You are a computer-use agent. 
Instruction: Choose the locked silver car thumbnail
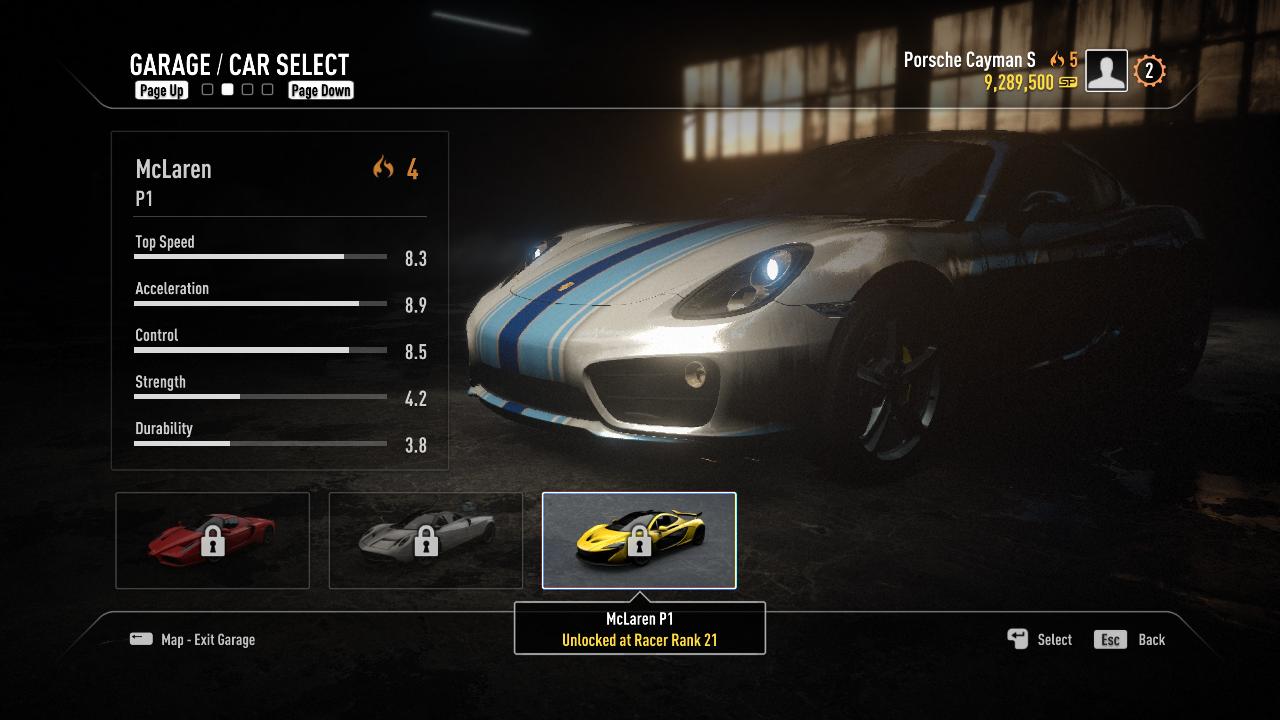[x=425, y=540]
